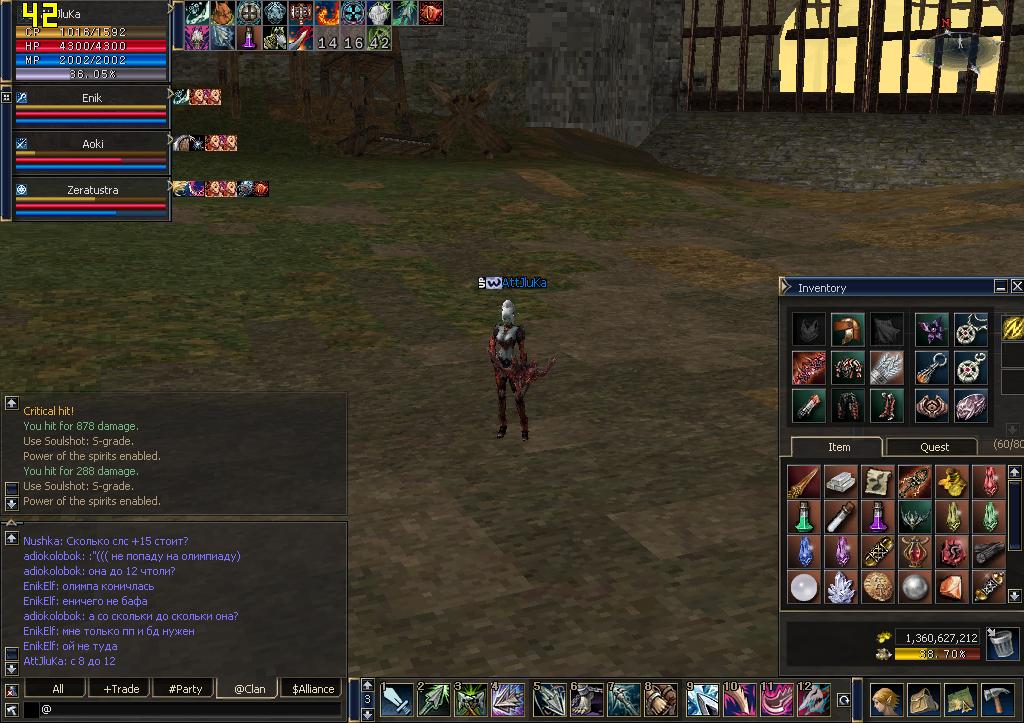1024x723 pixels.
Task: Show the All chat tab
Action: coord(57,688)
